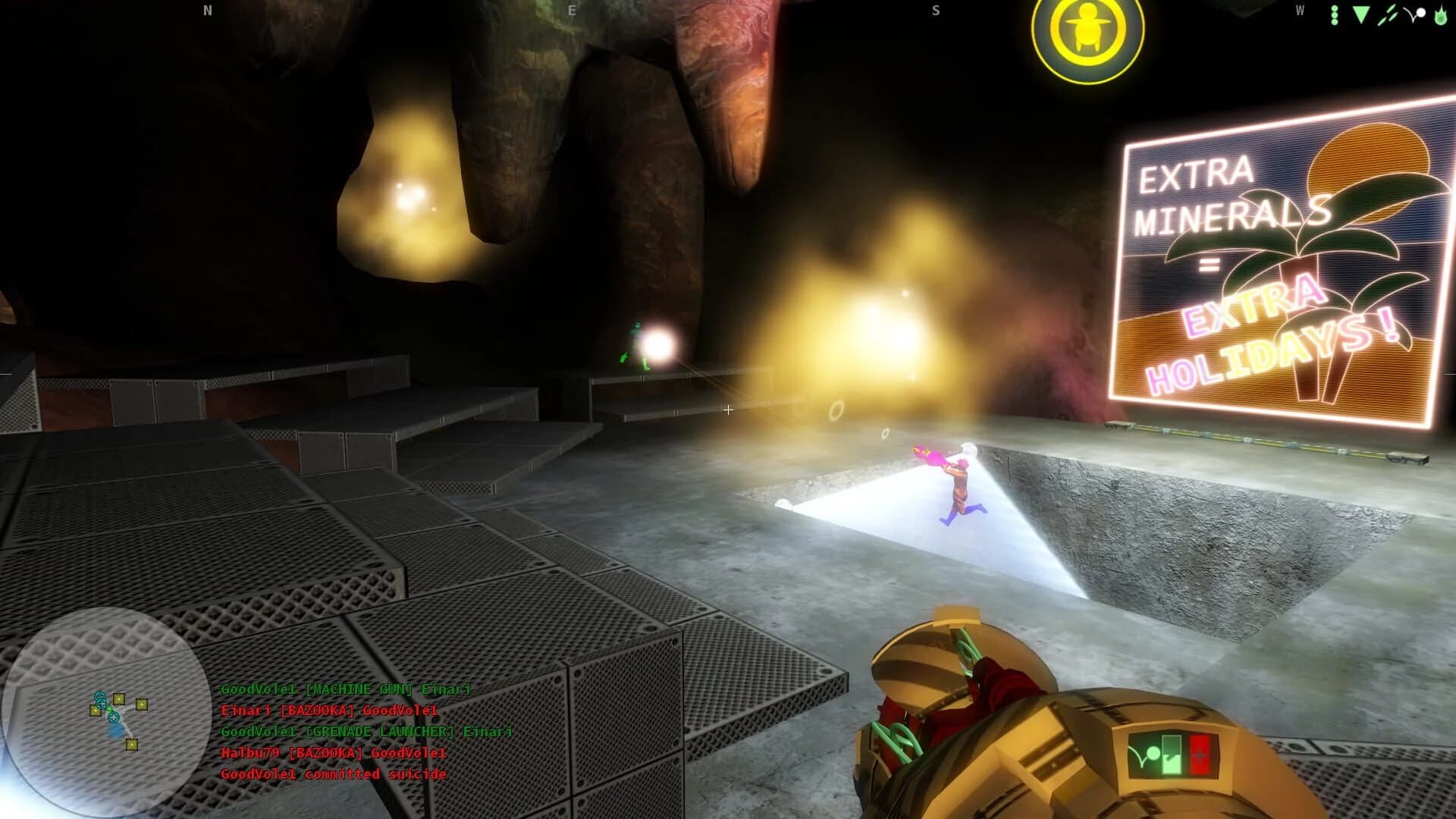
Task: Toggle the green downward triangle indicator
Action: 1361,14
